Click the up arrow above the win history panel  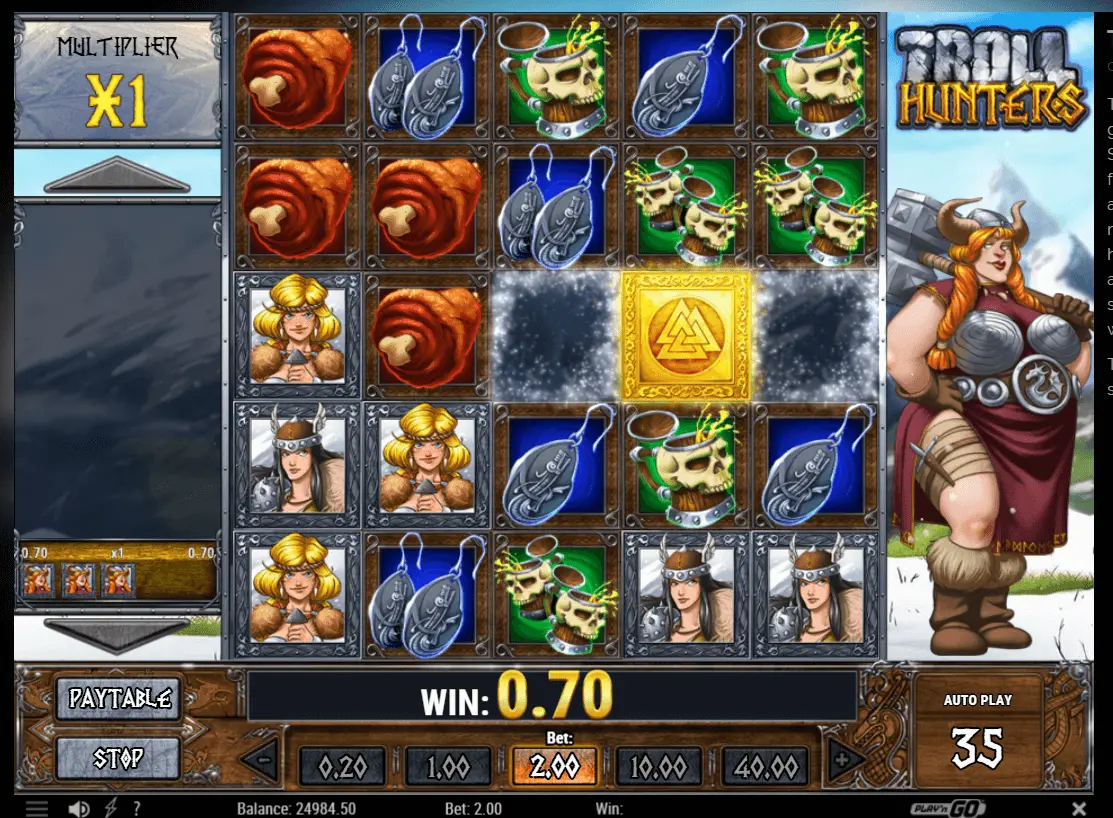click(x=117, y=177)
